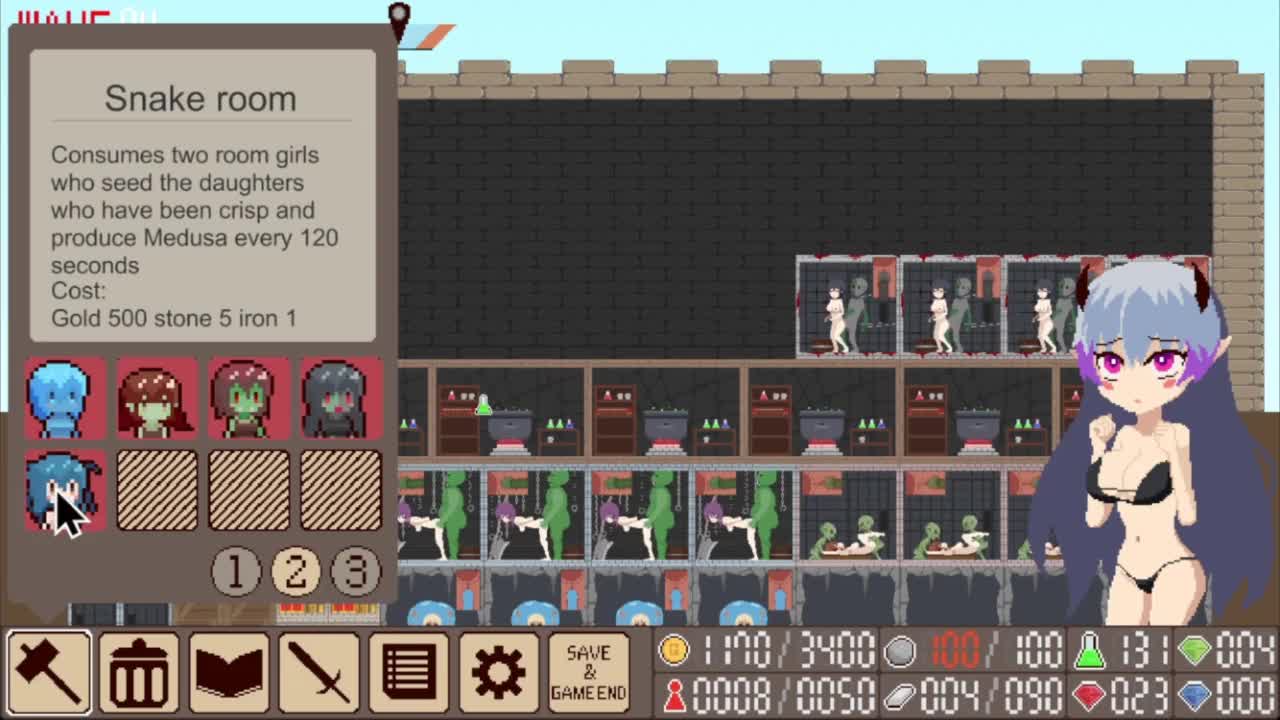Pick the green goblin girl room
The width and height of the screenshot is (1280, 720).
249,399
